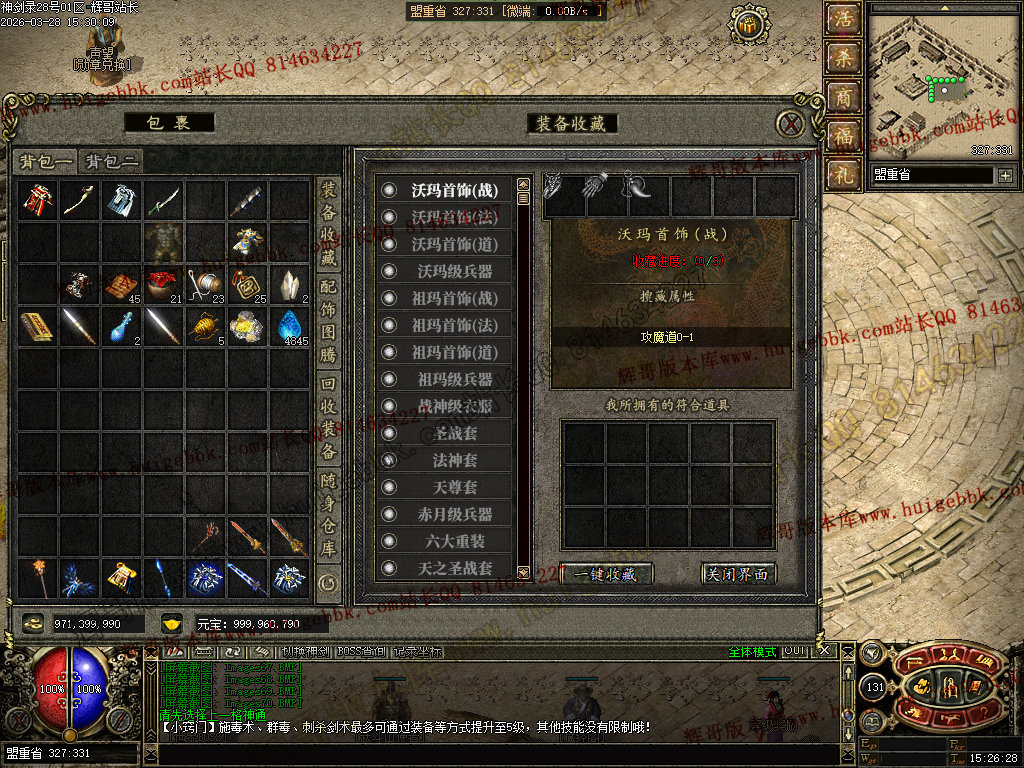Click the 活 button in the right-side menu
This screenshot has height=768, width=1024.
[845, 19]
